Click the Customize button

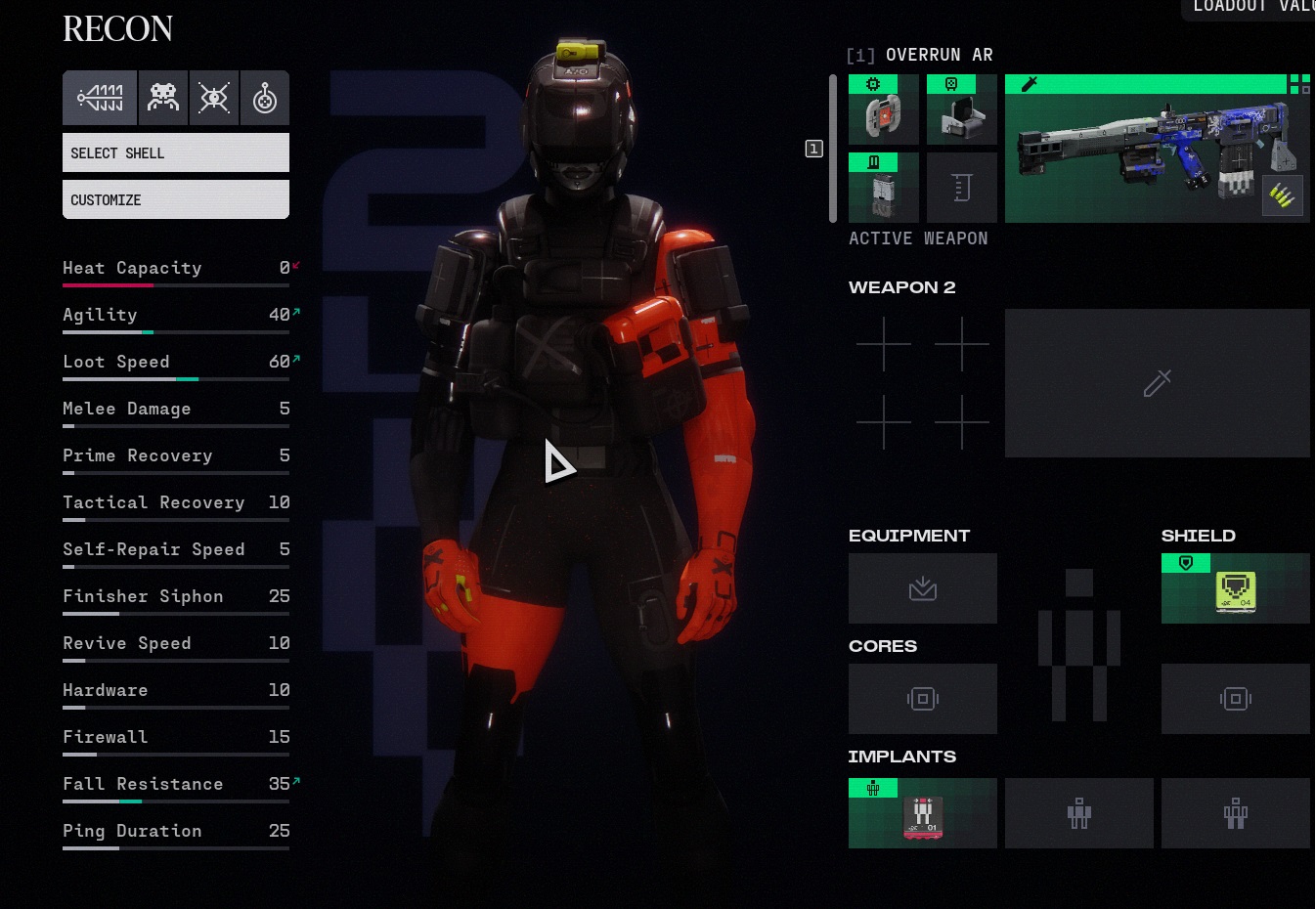176,199
